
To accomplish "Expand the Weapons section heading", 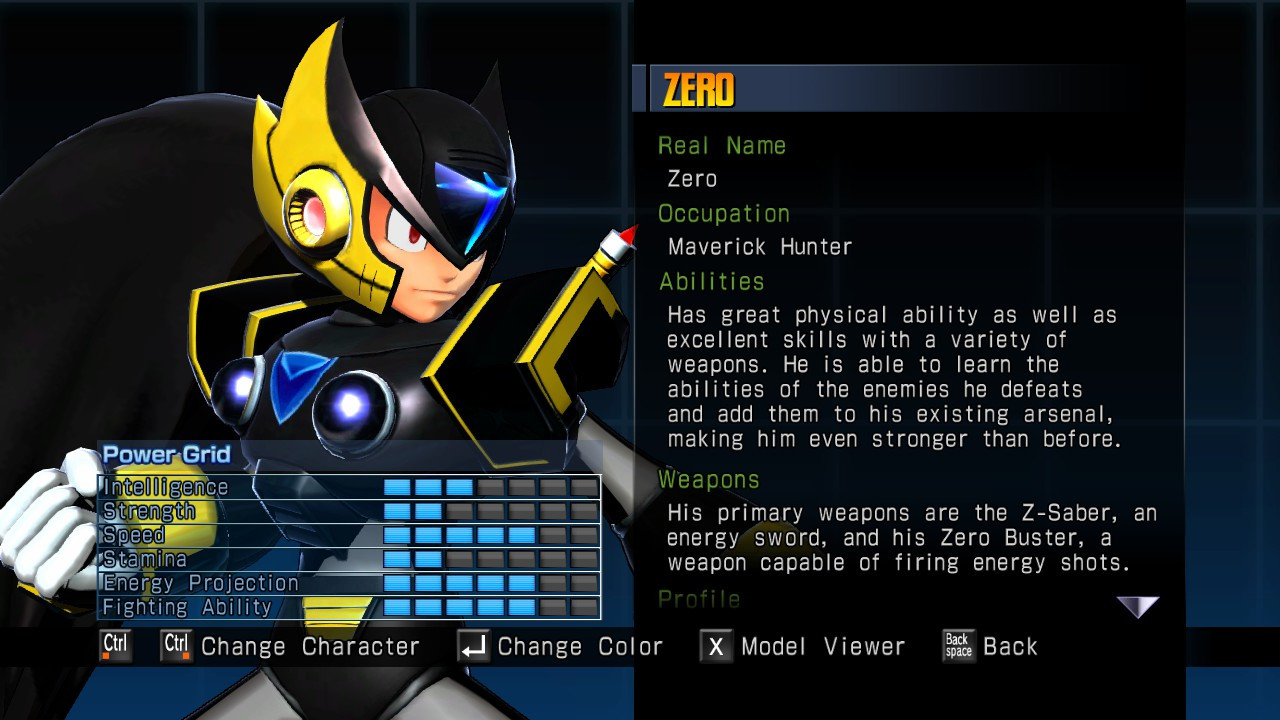I will (x=708, y=480).
